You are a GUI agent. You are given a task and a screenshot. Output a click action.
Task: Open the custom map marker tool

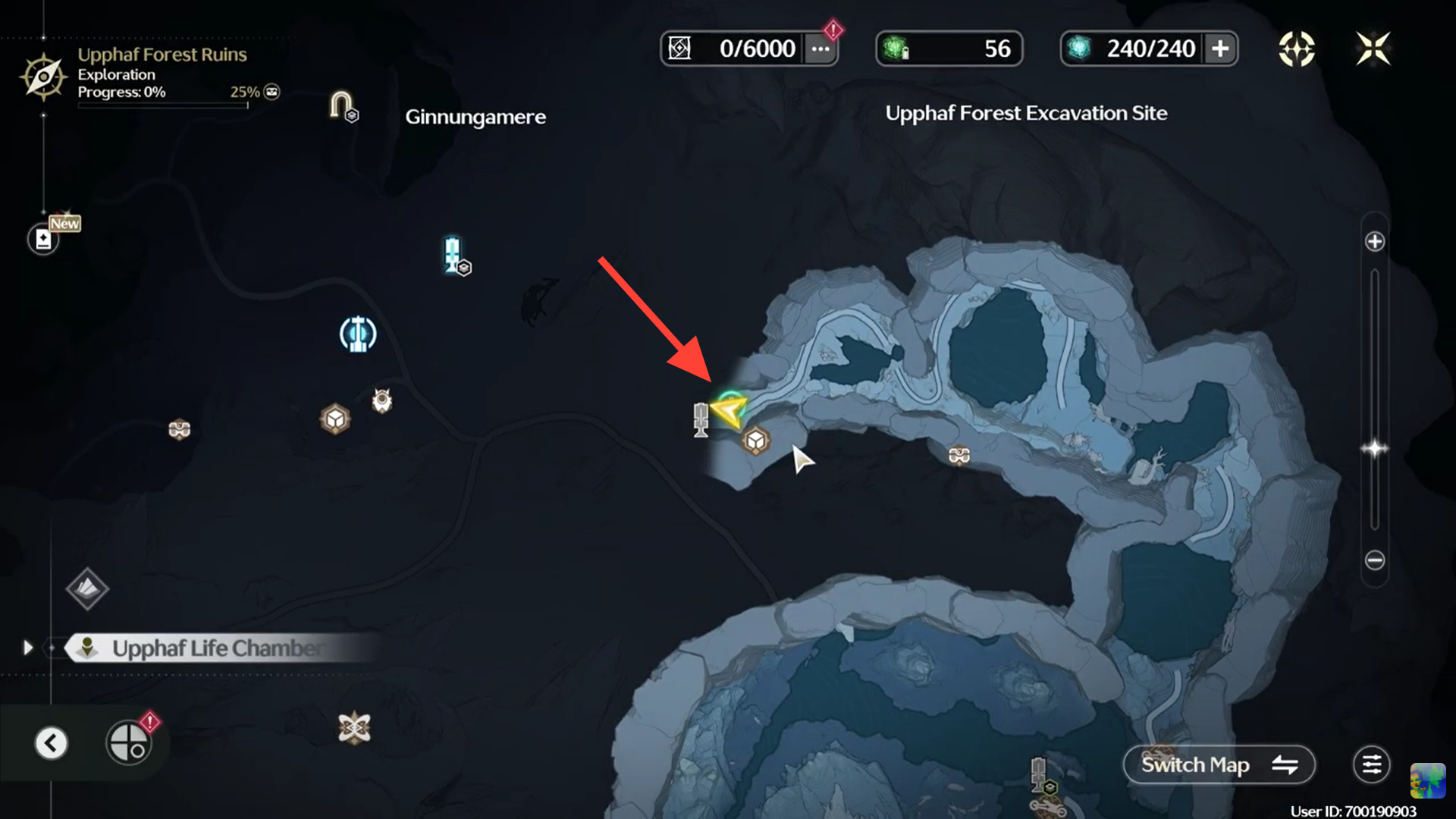coord(129,742)
